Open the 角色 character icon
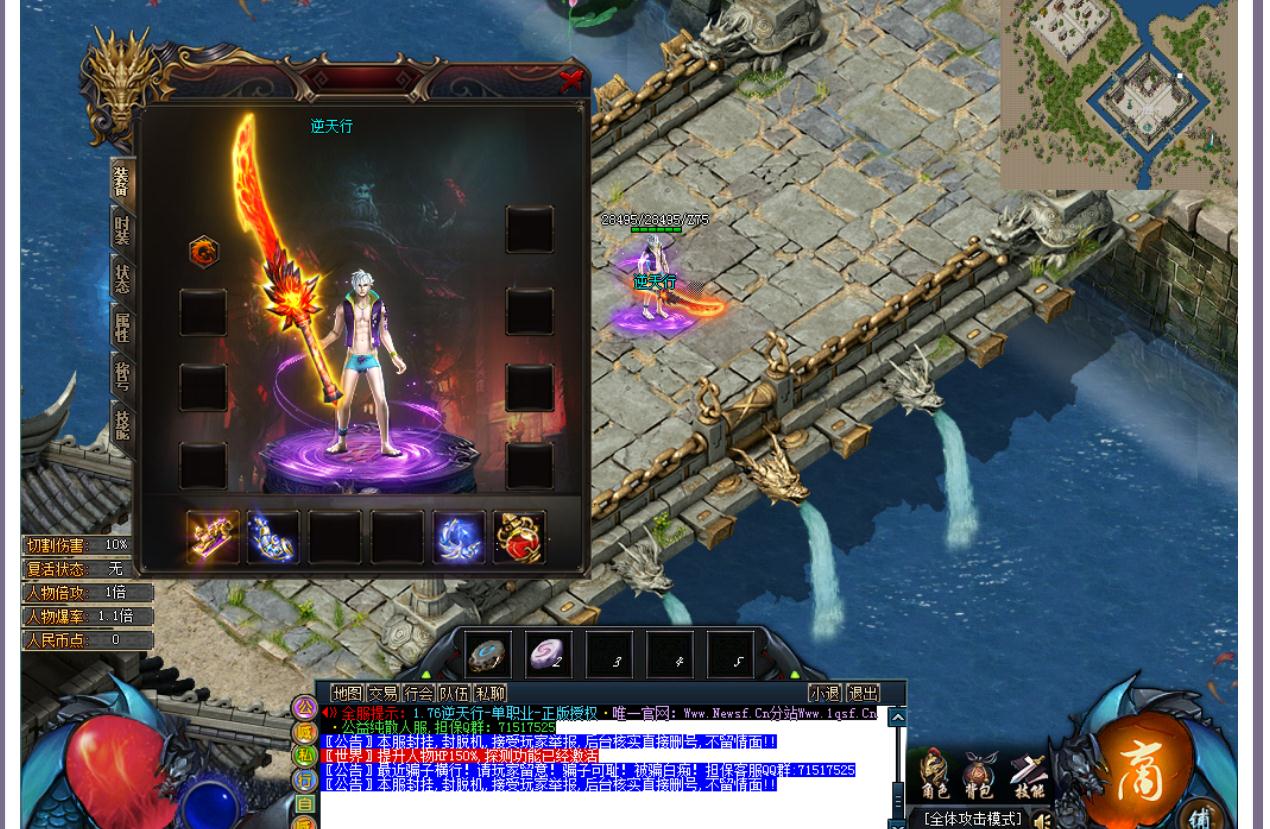This screenshot has width=1270, height=829. [x=935, y=777]
